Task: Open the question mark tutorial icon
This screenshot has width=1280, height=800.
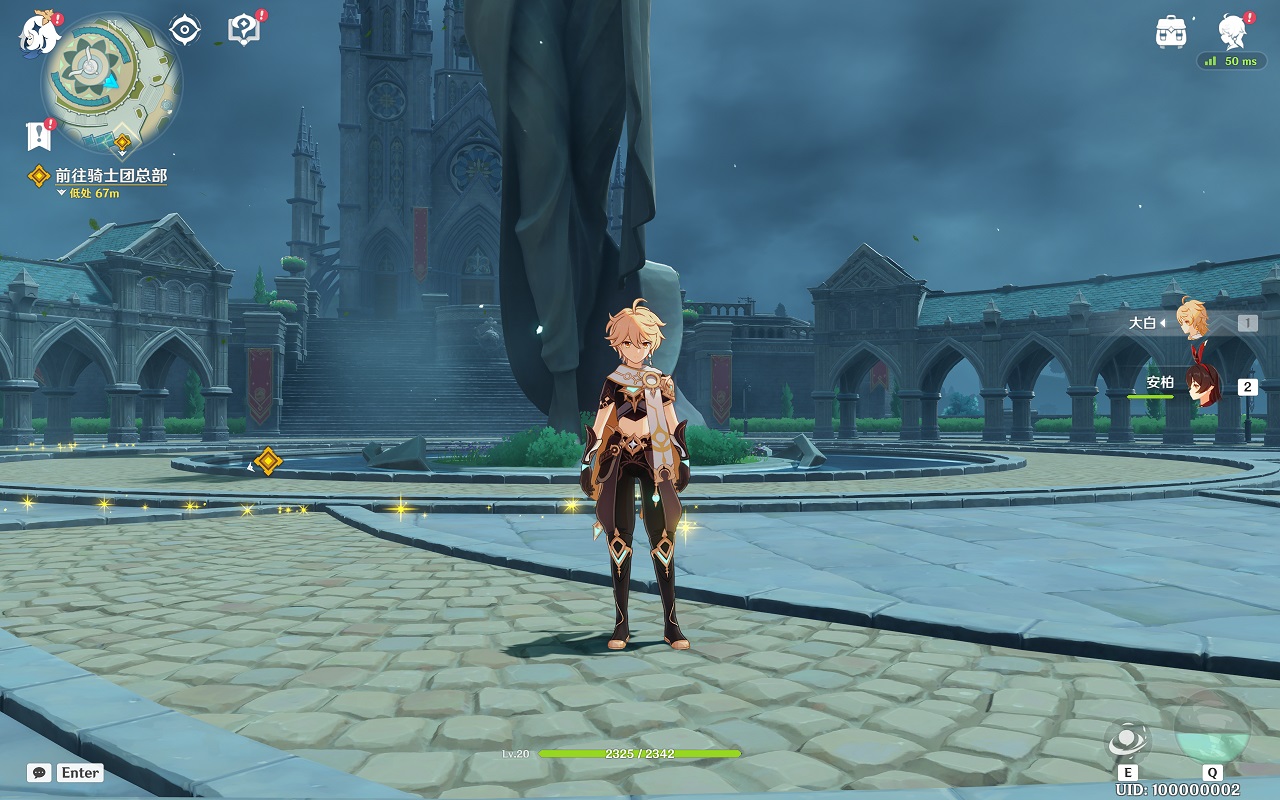Action: tap(243, 29)
